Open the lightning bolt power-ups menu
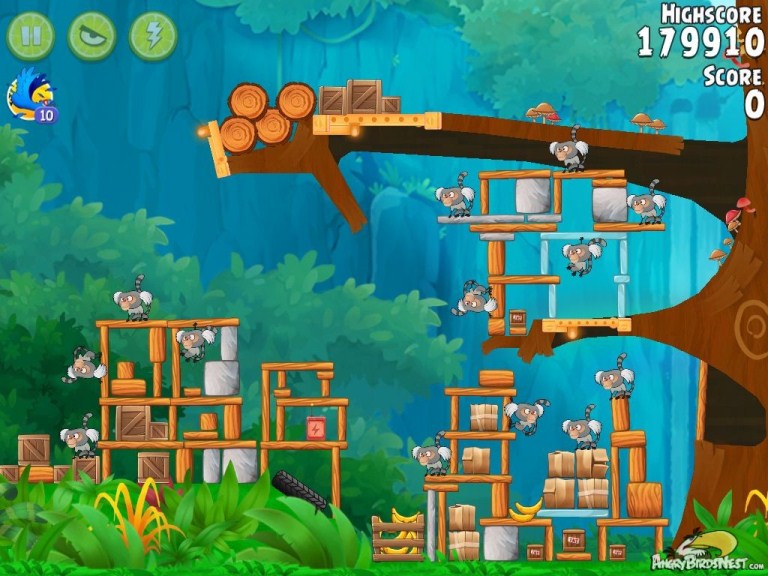 click(153, 35)
